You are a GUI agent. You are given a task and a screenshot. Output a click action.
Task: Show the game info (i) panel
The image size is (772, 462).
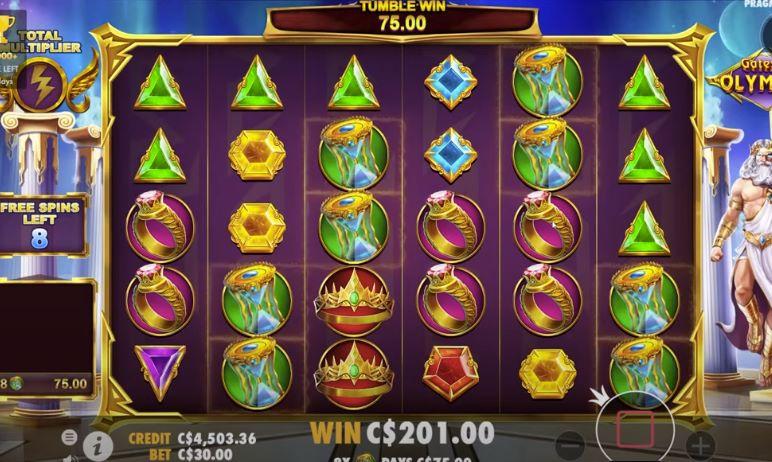pyautogui.click(x=98, y=445)
